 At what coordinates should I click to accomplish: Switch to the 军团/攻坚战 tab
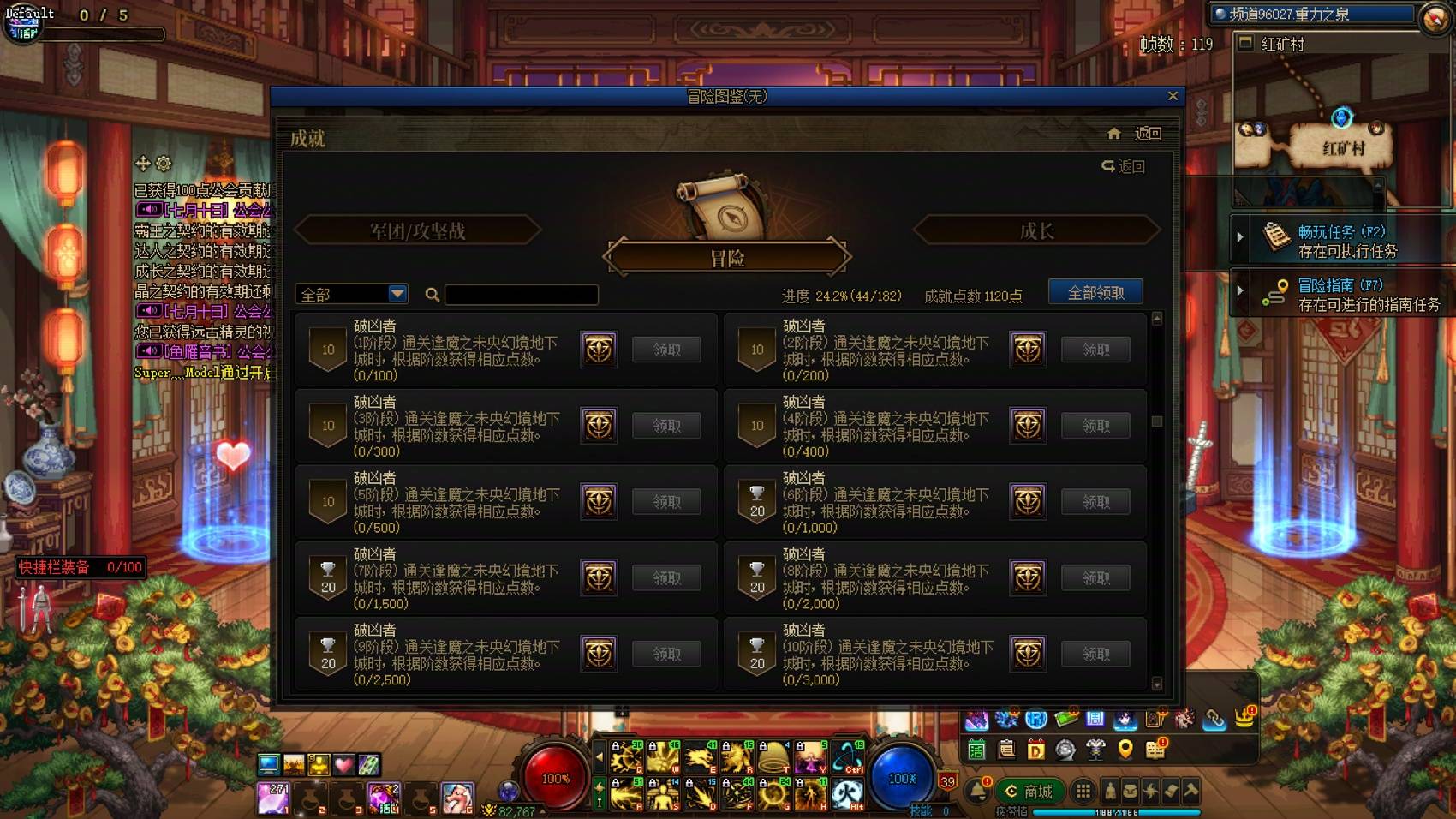coord(417,230)
